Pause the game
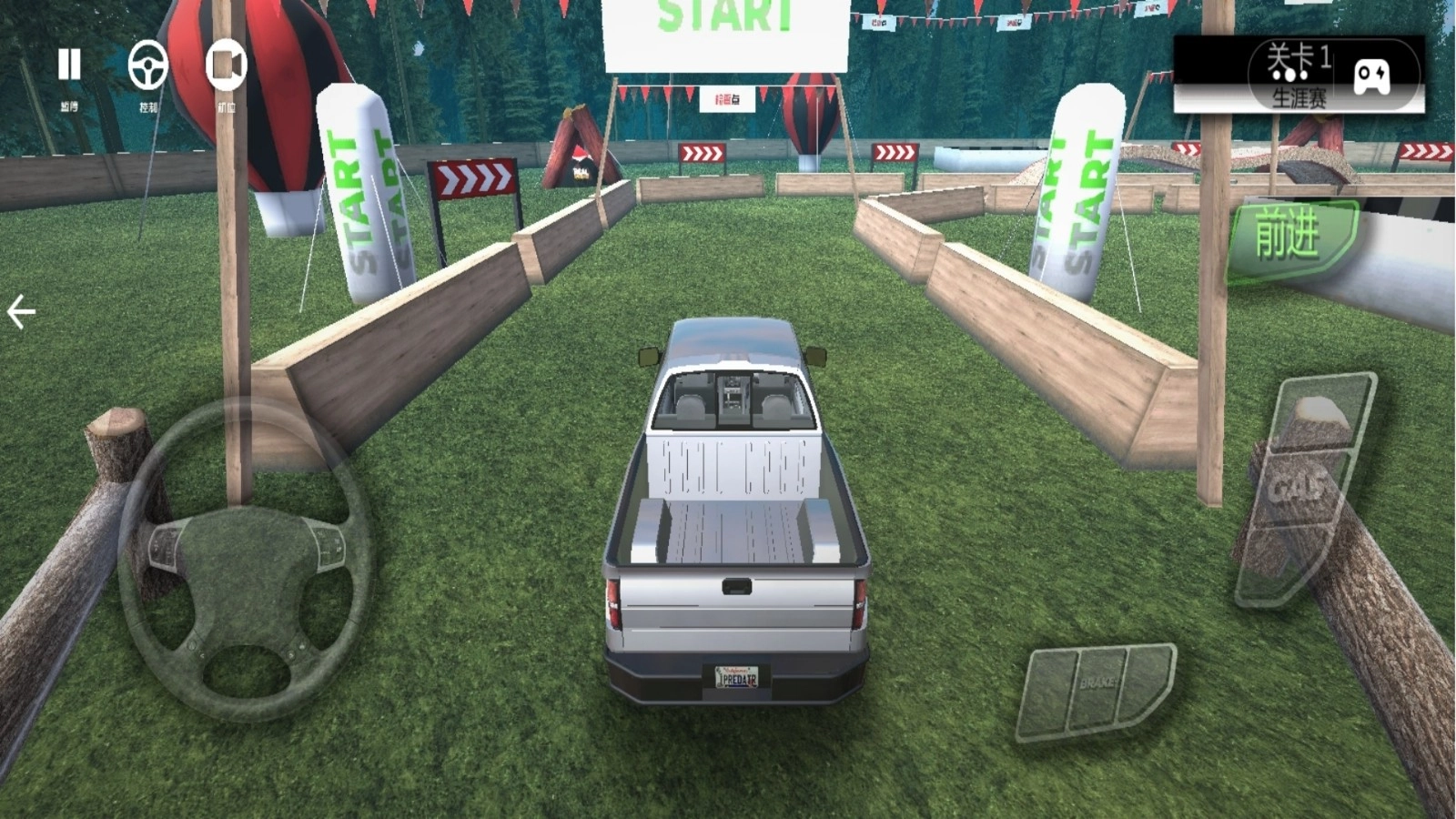The height and width of the screenshot is (819, 1456). pos(69,66)
